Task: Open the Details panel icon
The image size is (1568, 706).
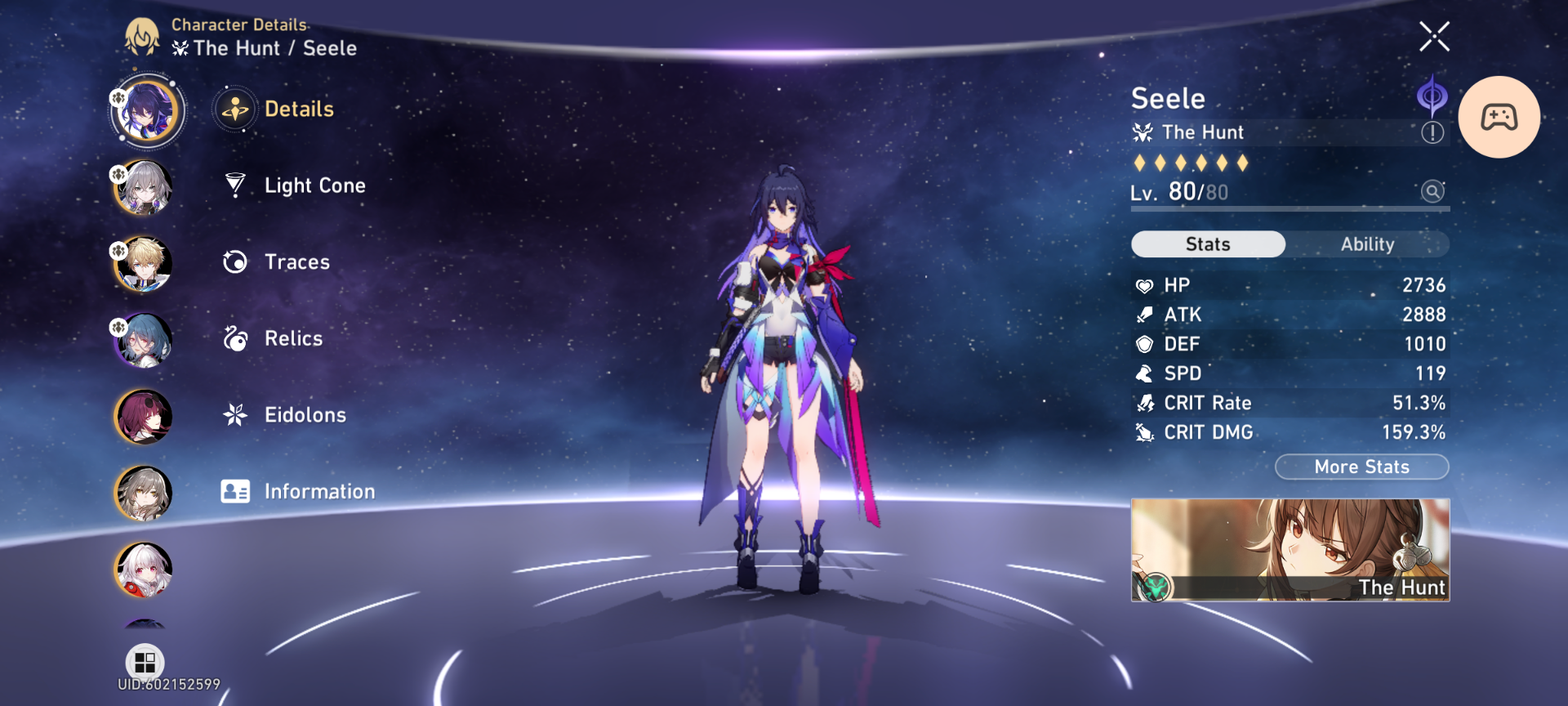Action: pos(236,109)
